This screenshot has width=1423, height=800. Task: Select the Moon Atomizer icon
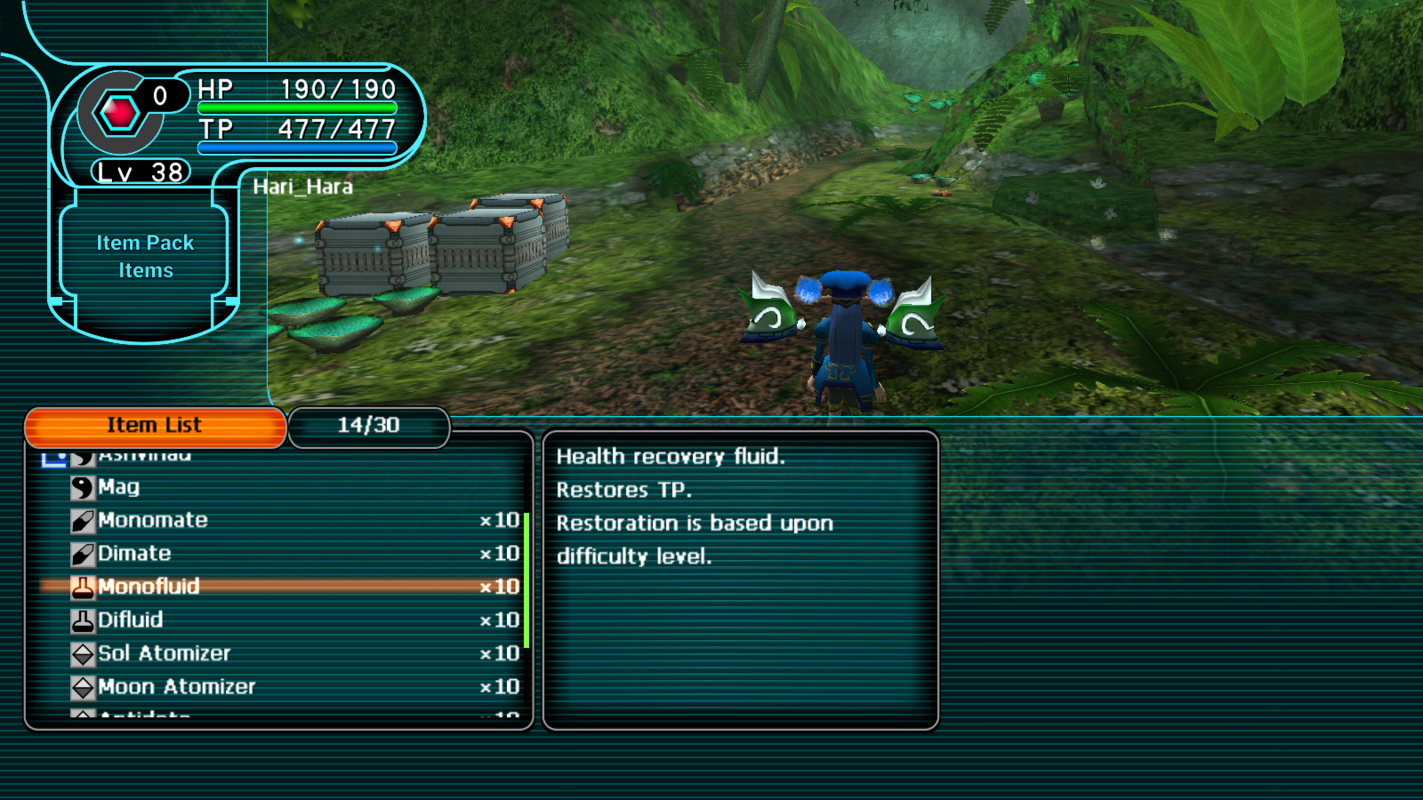85,687
